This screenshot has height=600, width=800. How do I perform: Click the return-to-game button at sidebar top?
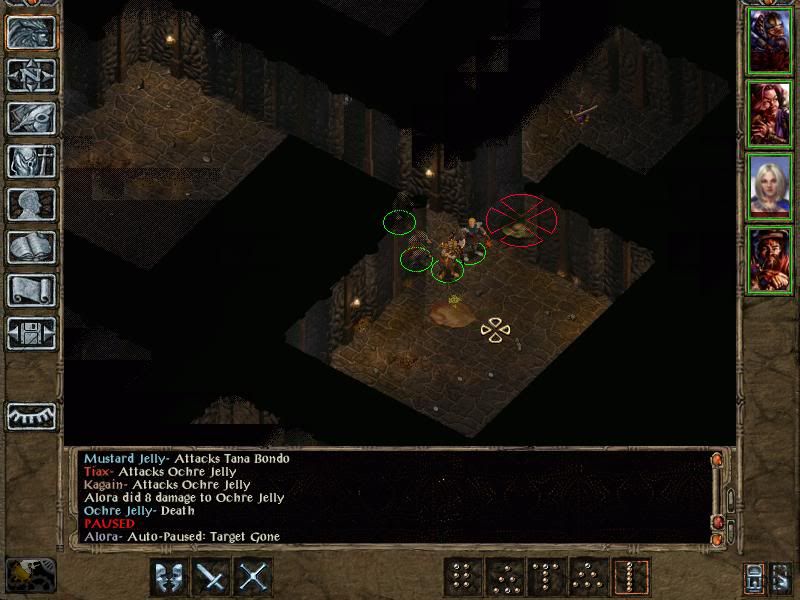(31, 31)
